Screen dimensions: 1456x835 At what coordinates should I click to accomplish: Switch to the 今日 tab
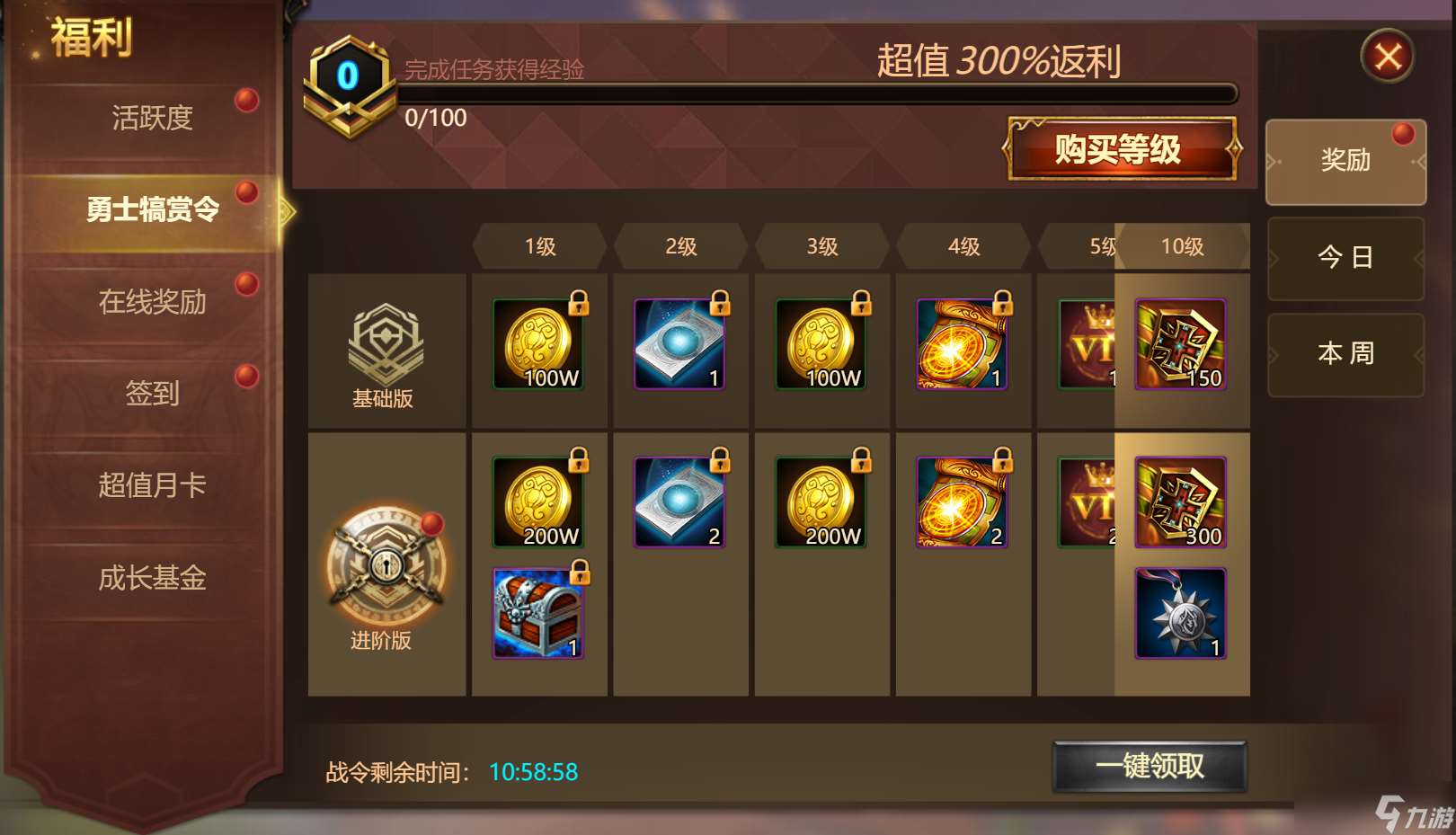(x=1345, y=257)
